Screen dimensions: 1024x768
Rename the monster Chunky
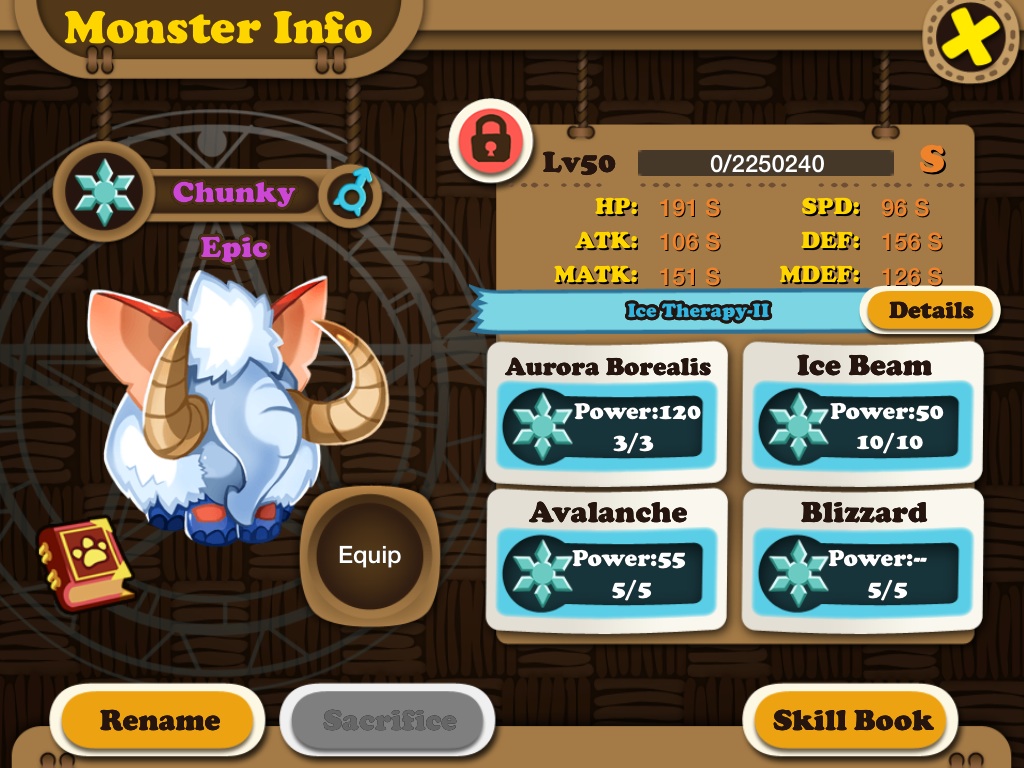tap(159, 720)
